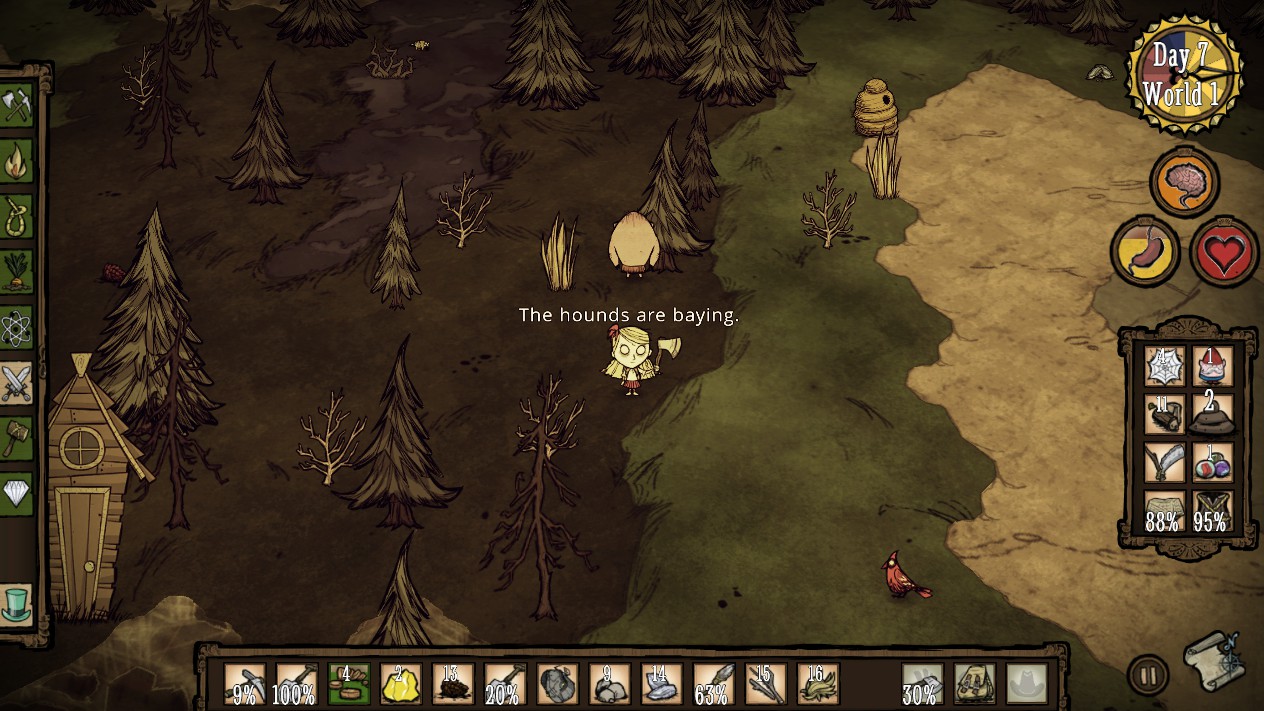This screenshot has width=1264, height=711.
Task: Choose the rocks stack of nine
Action: (609, 684)
